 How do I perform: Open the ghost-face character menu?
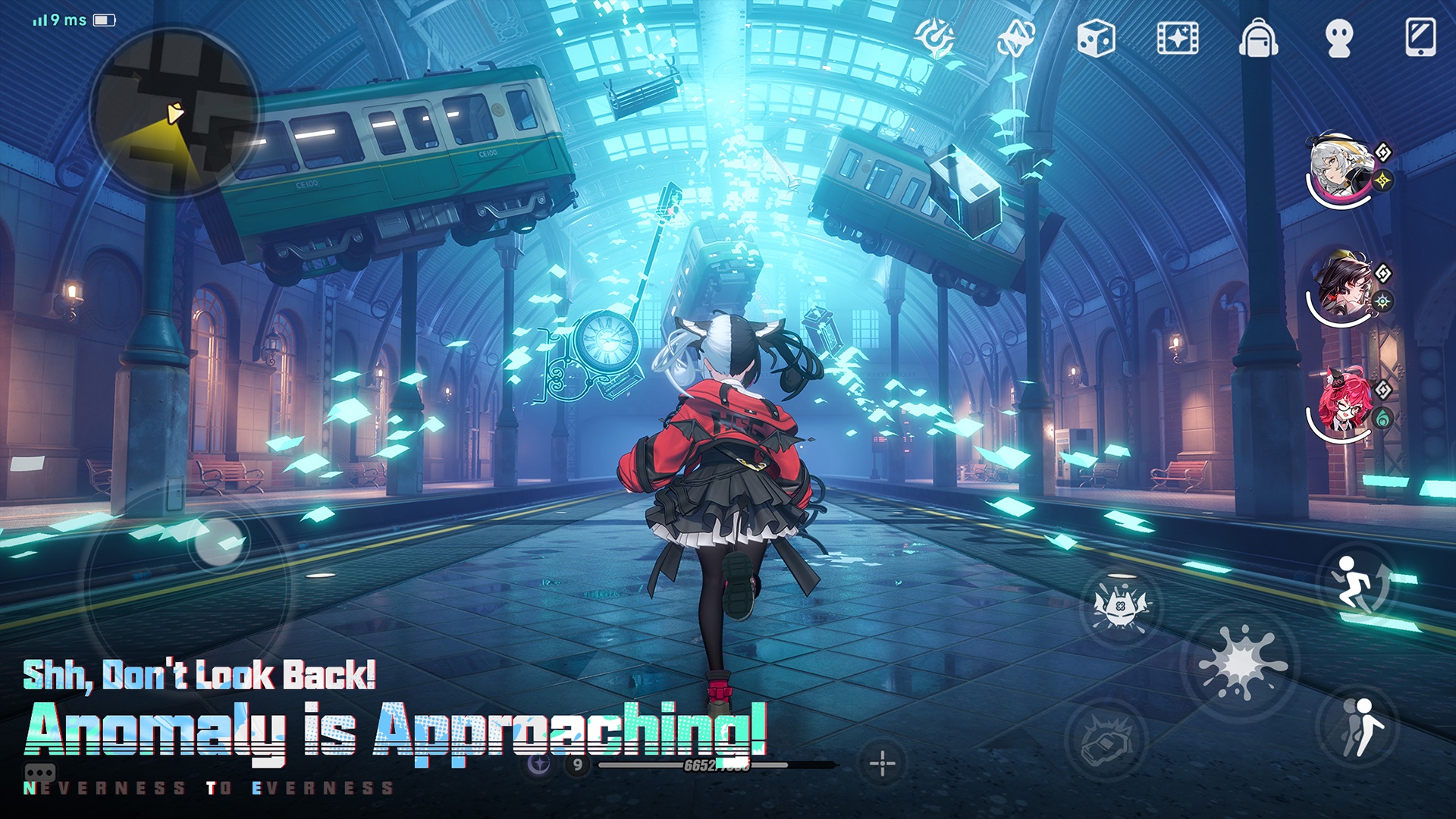point(1339,38)
